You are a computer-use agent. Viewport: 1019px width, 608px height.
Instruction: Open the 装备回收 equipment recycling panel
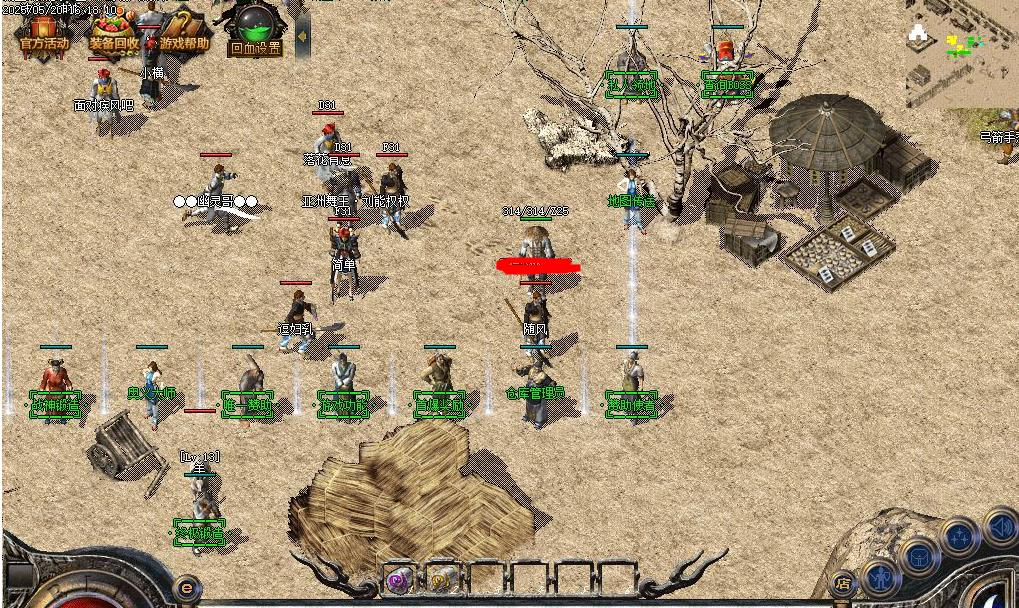113,33
